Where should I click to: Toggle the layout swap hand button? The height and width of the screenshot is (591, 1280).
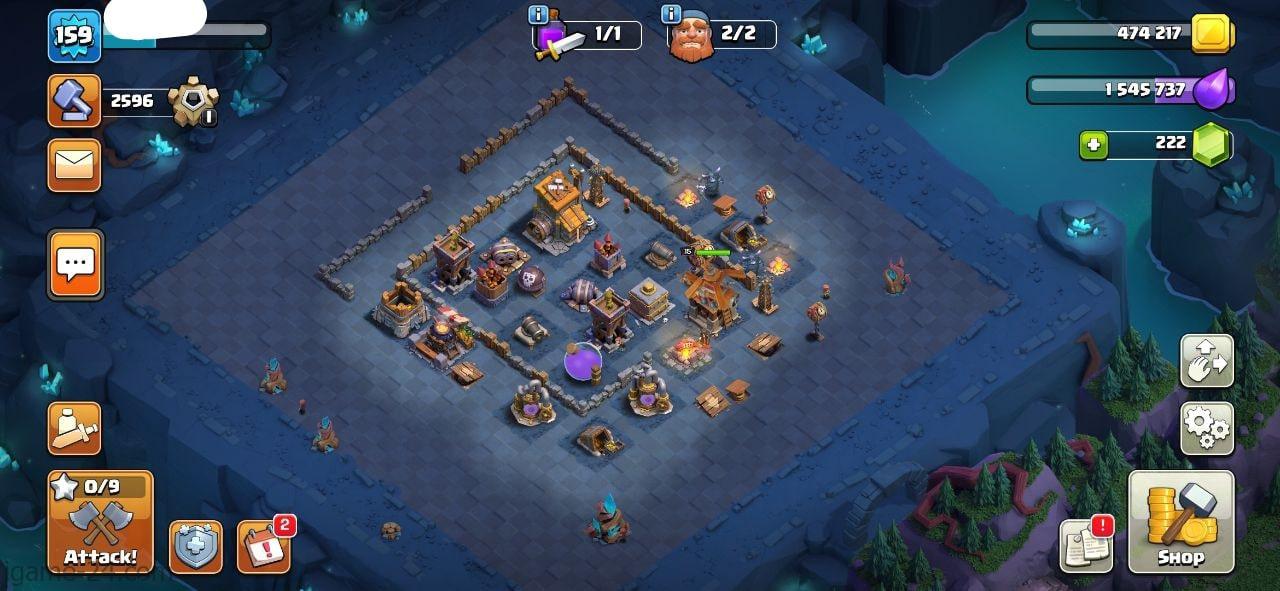tap(1207, 361)
